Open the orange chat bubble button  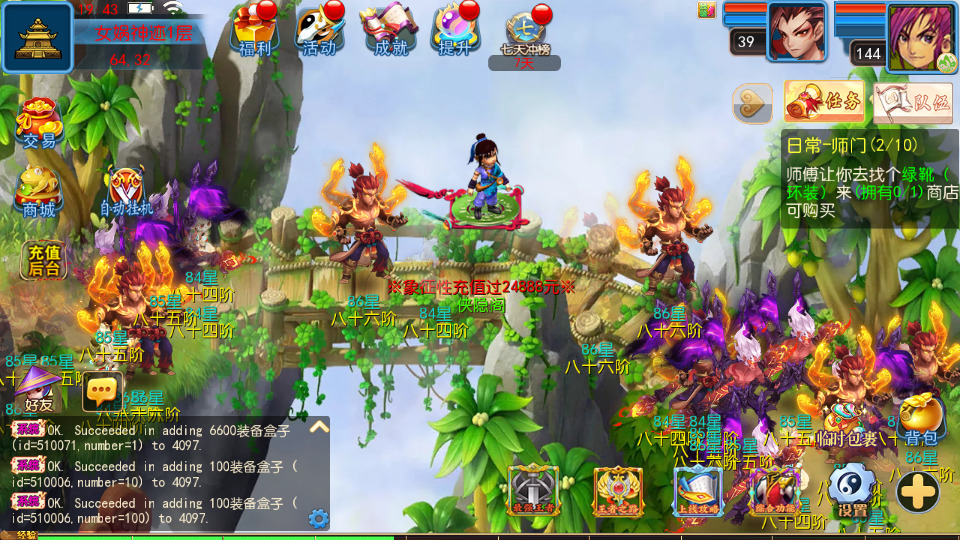(102, 388)
